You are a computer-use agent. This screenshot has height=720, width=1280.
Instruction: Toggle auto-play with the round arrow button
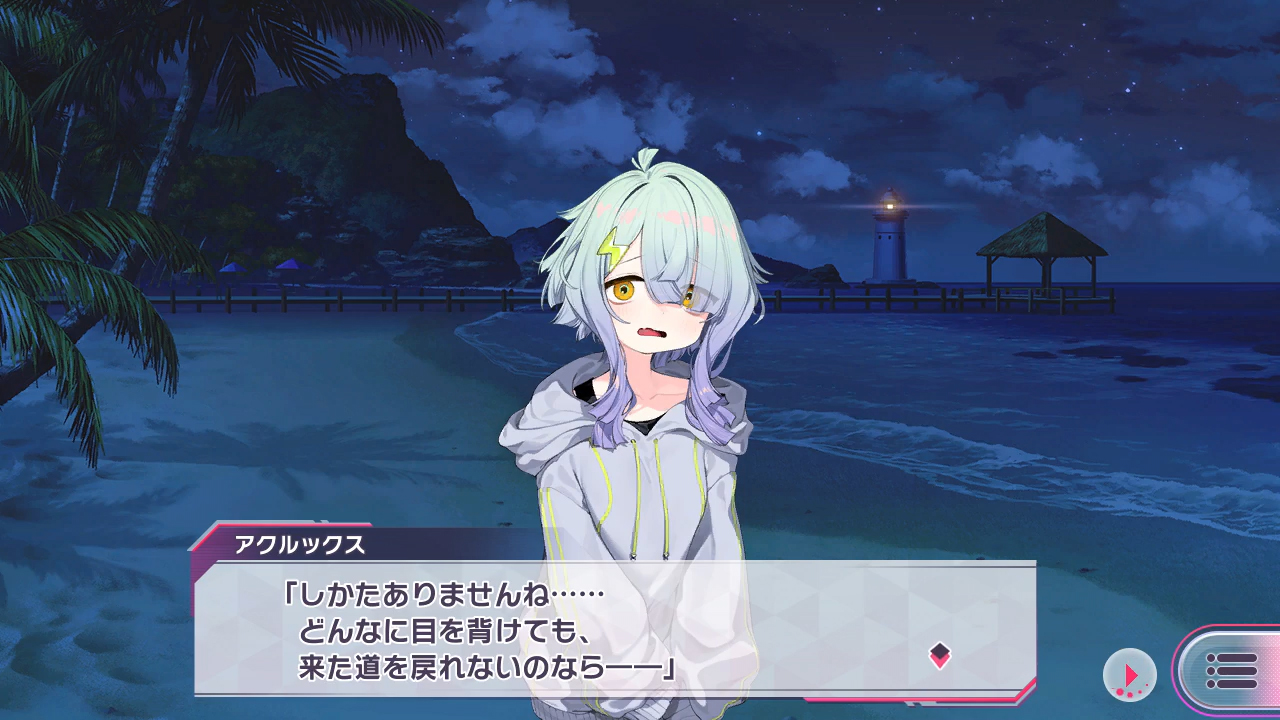(1129, 675)
